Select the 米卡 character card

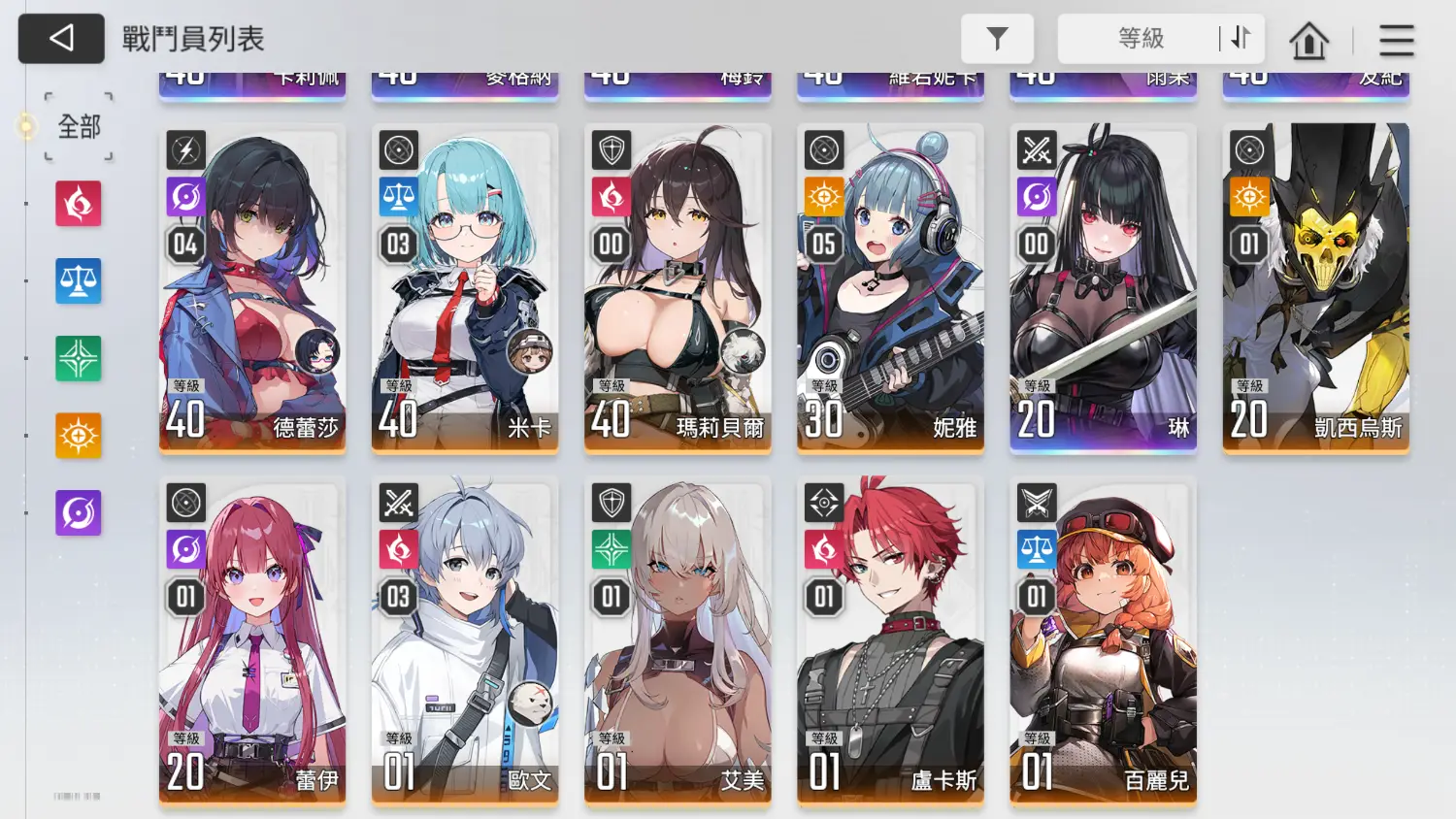pos(465,288)
